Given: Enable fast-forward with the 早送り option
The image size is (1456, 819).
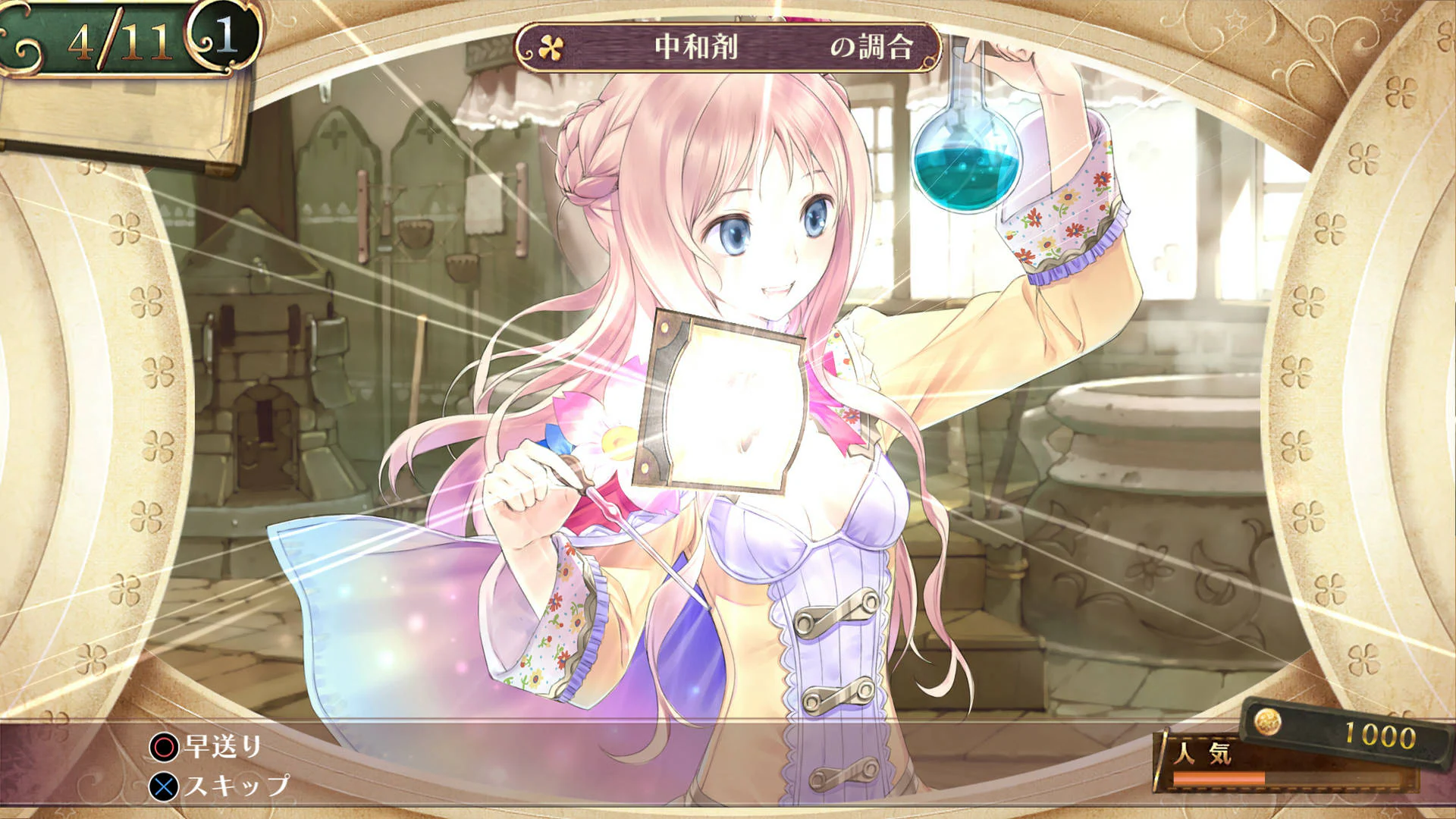Looking at the screenshot, I should (220, 745).
